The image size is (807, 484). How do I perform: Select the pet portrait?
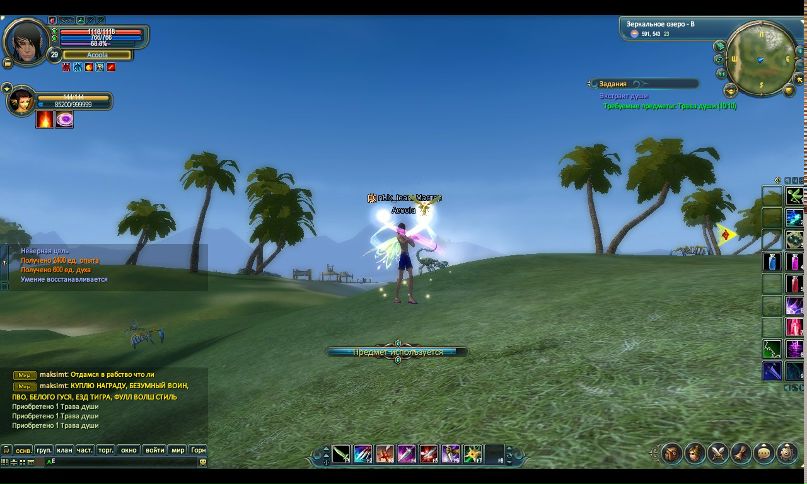tap(20, 101)
